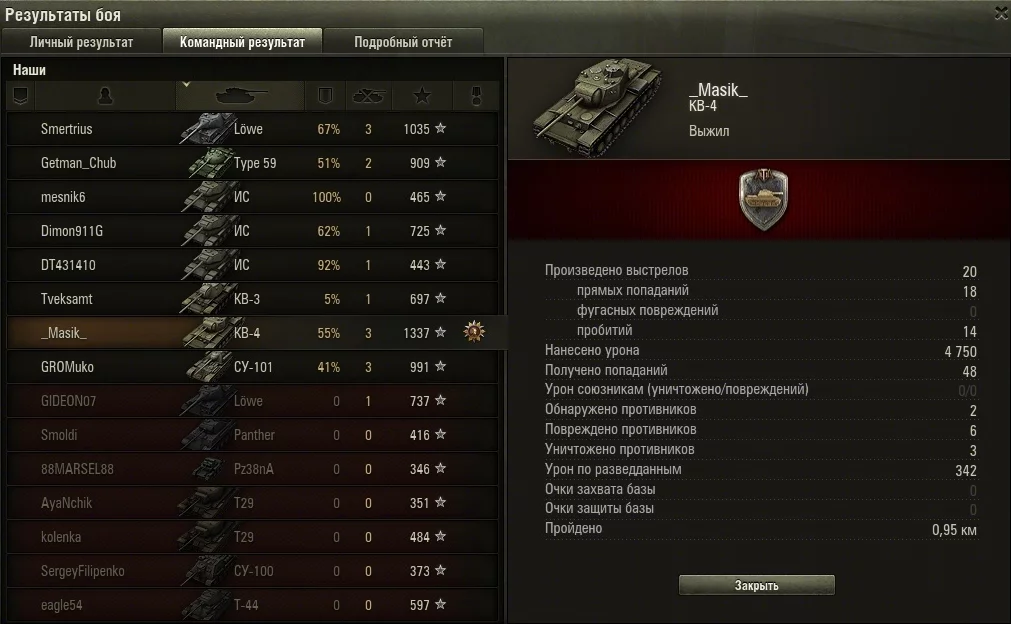
Task: Close the battle results window
Action: pyautogui.click(x=1001, y=13)
